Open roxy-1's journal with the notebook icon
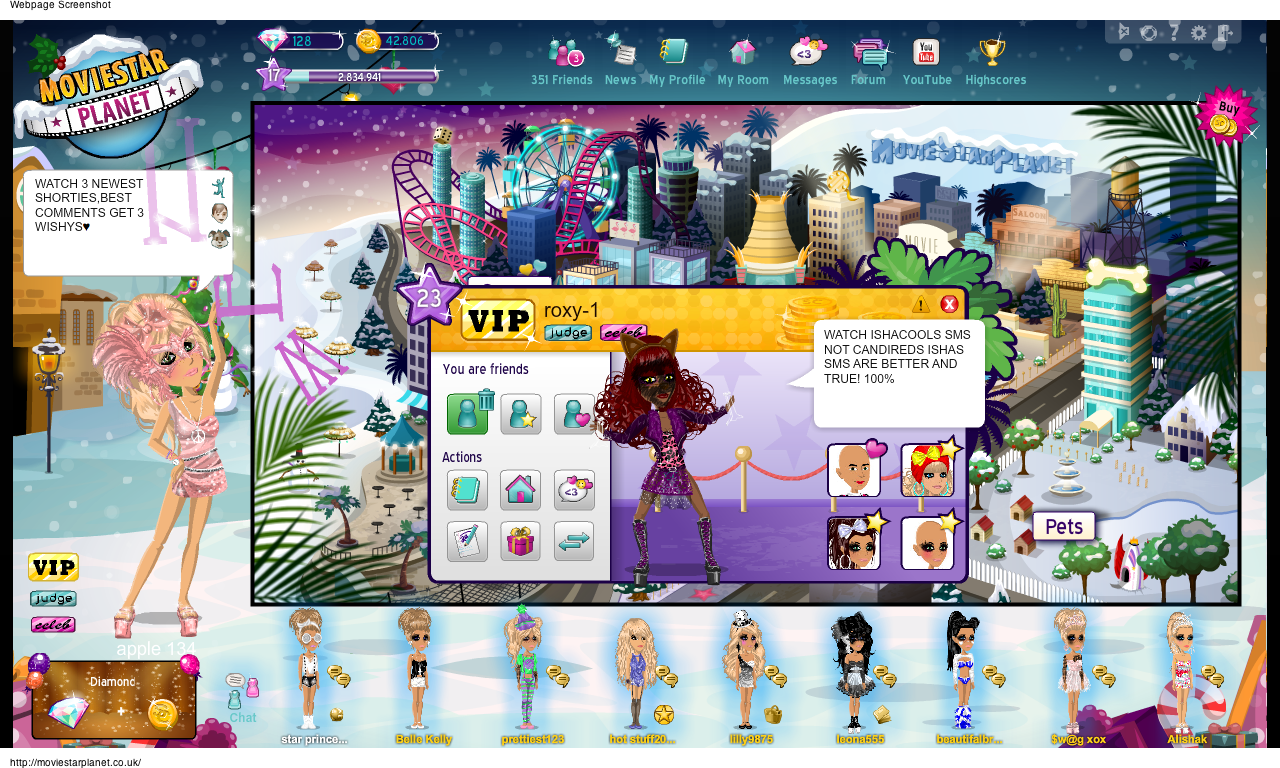1280x768 pixels. [467, 490]
